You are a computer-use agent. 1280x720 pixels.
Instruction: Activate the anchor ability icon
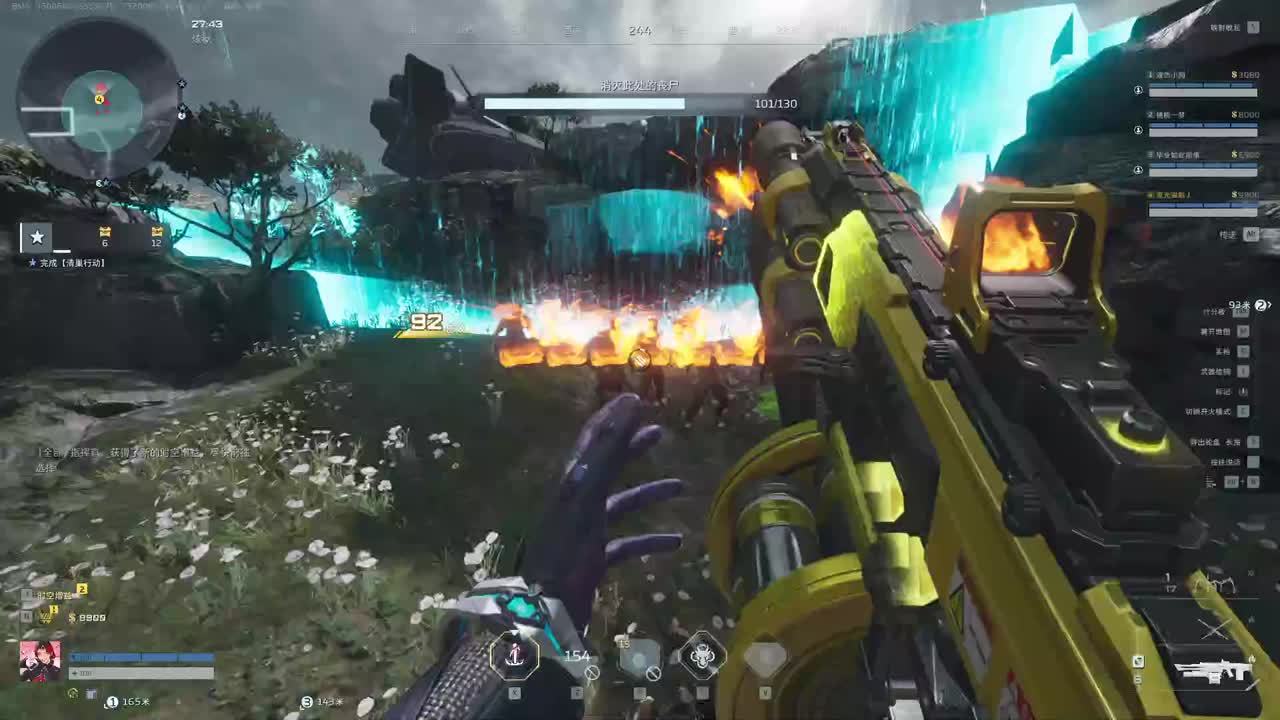click(515, 656)
